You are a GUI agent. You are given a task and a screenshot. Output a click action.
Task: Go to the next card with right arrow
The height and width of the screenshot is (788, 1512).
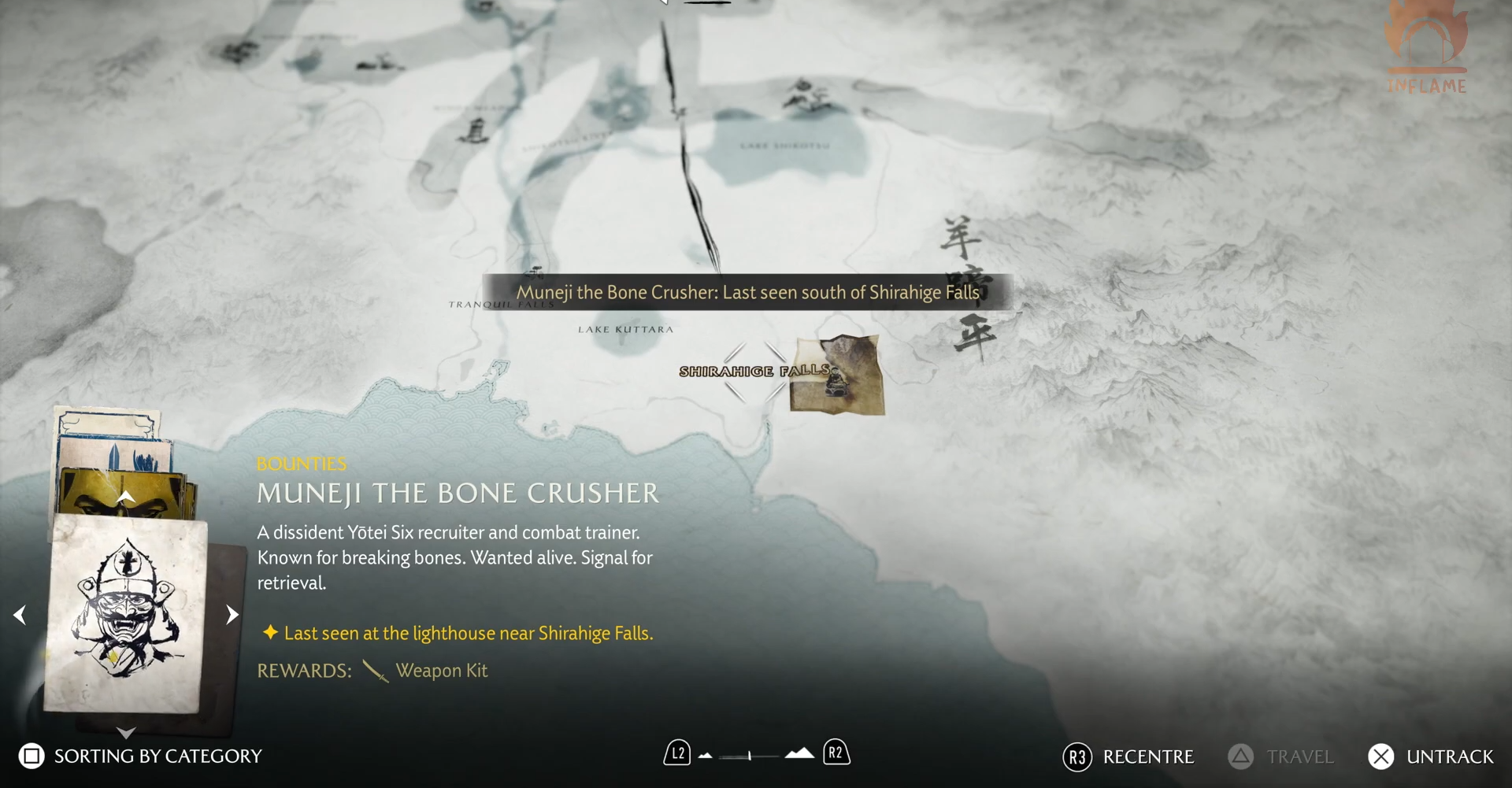tap(232, 615)
